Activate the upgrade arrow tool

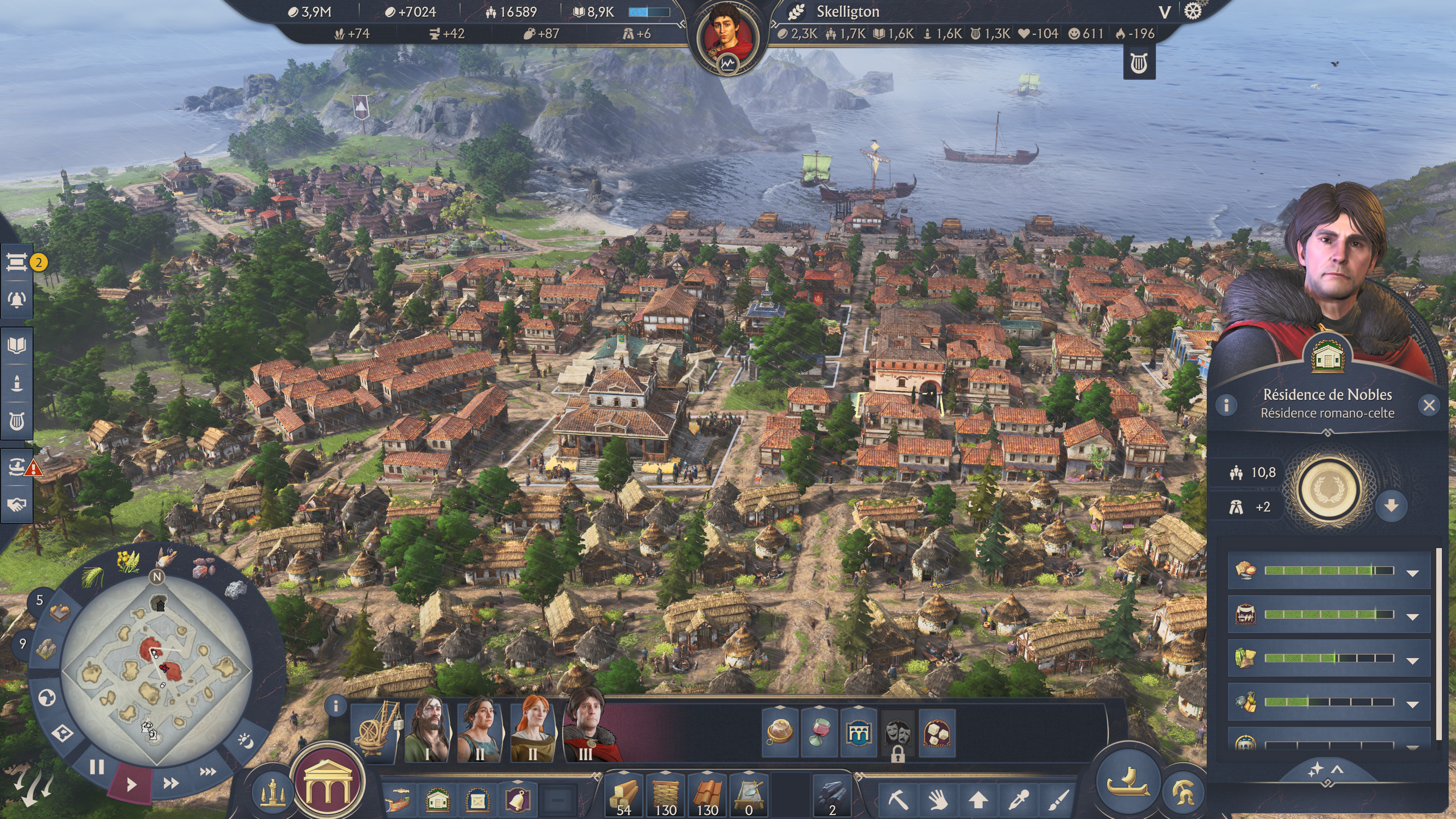click(978, 800)
